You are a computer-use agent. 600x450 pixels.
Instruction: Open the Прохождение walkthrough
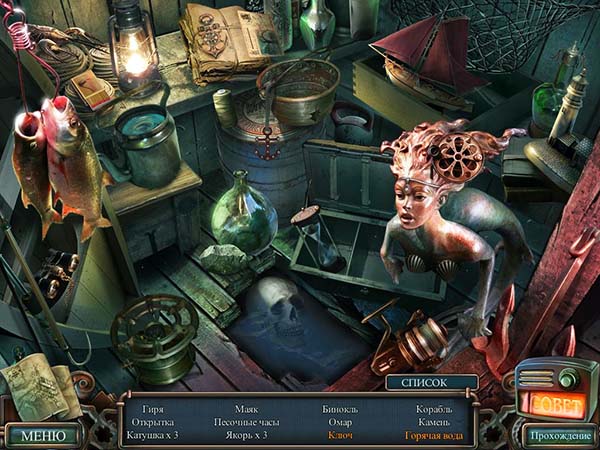[x=558, y=435]
